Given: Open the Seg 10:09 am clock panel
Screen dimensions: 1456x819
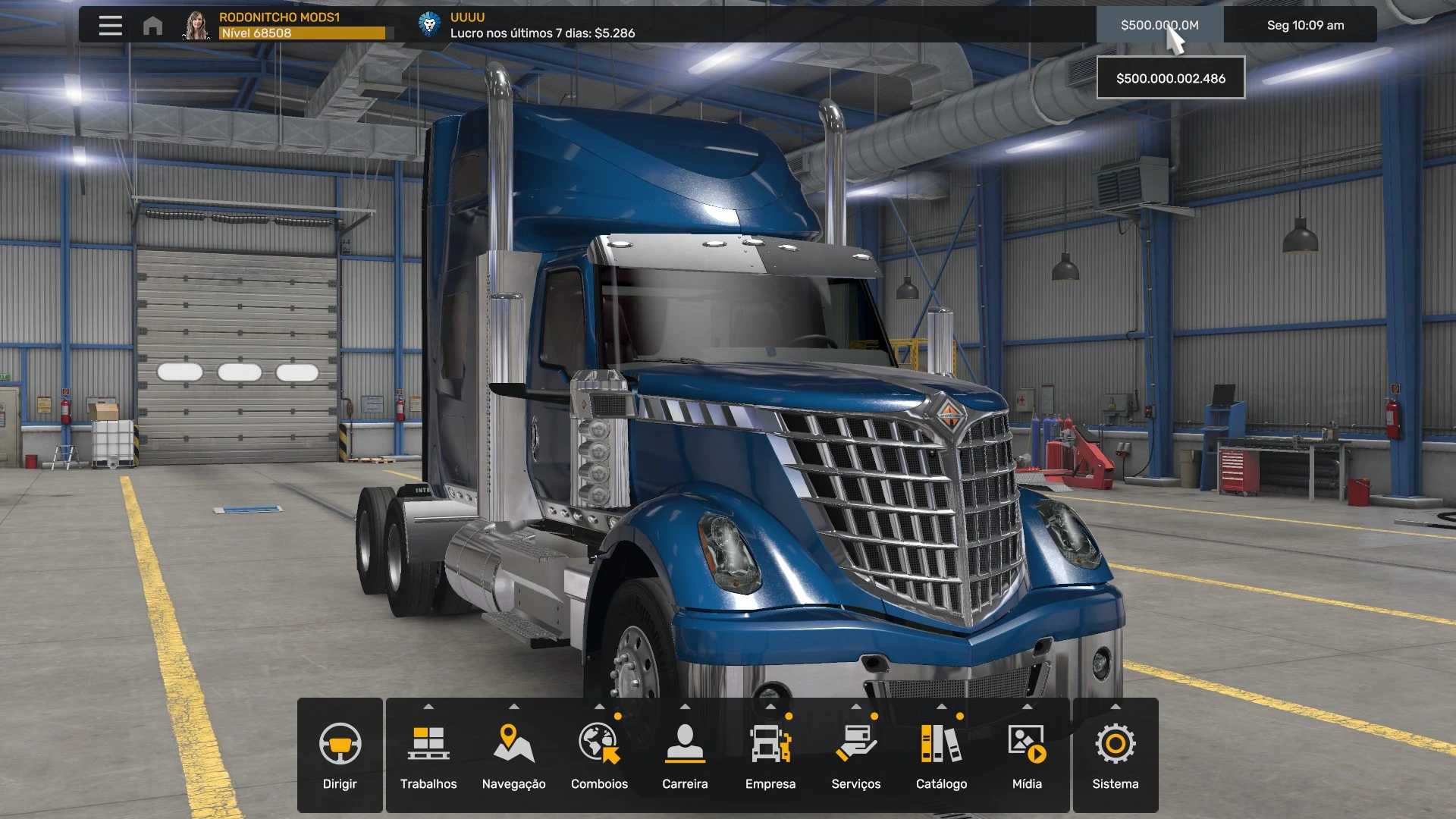Looking at the screenshot, I should tap(1304, 25).
